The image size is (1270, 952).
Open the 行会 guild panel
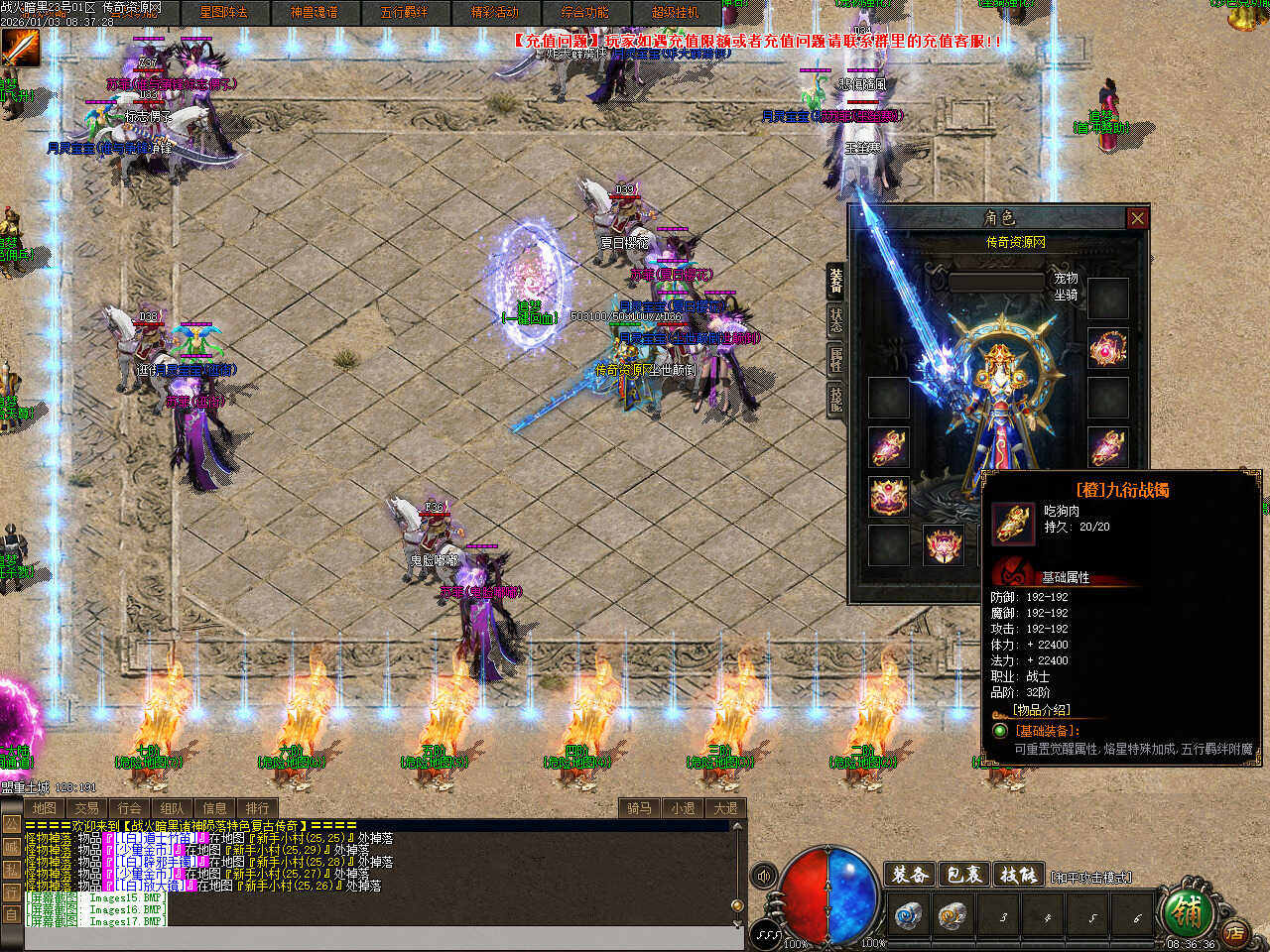pos(129,808)
